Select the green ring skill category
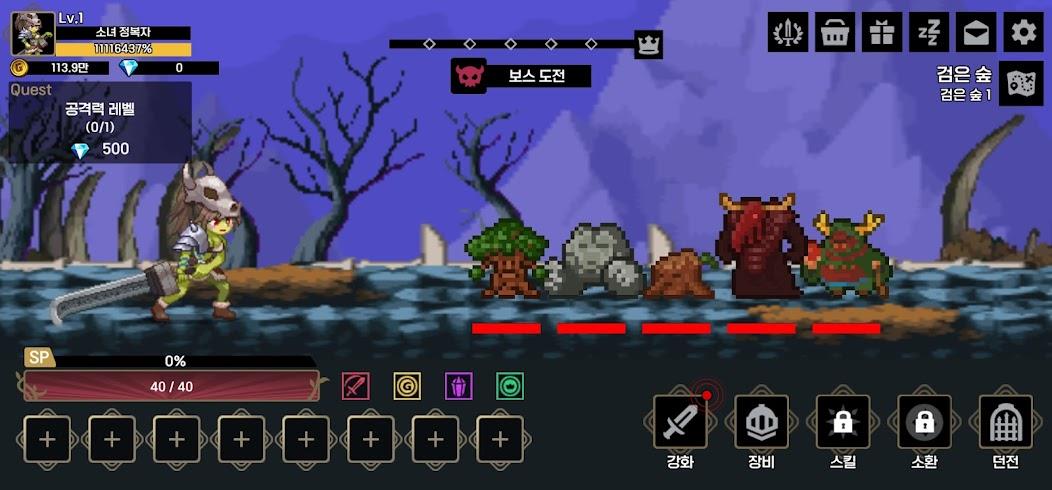Viewport: 1052px width, 490px height. tap(510, 386)
